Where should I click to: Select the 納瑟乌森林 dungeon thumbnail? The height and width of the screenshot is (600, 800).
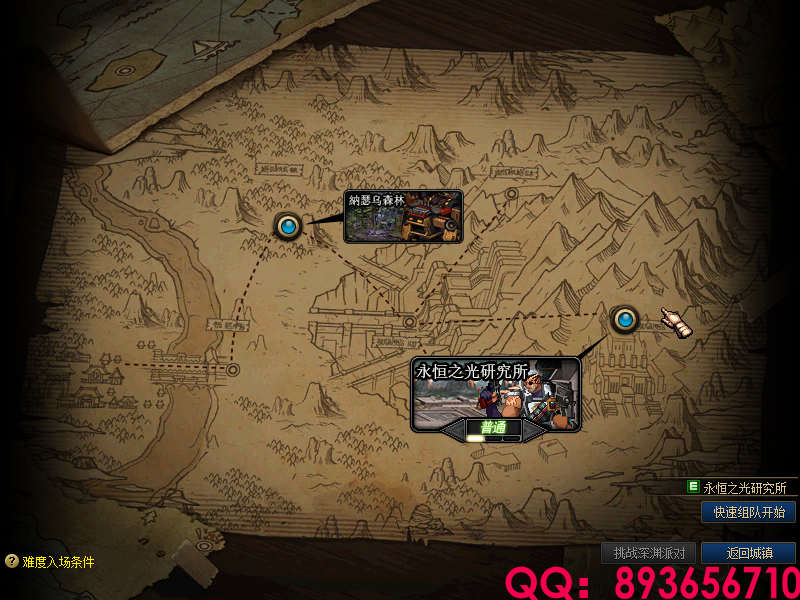403,217
